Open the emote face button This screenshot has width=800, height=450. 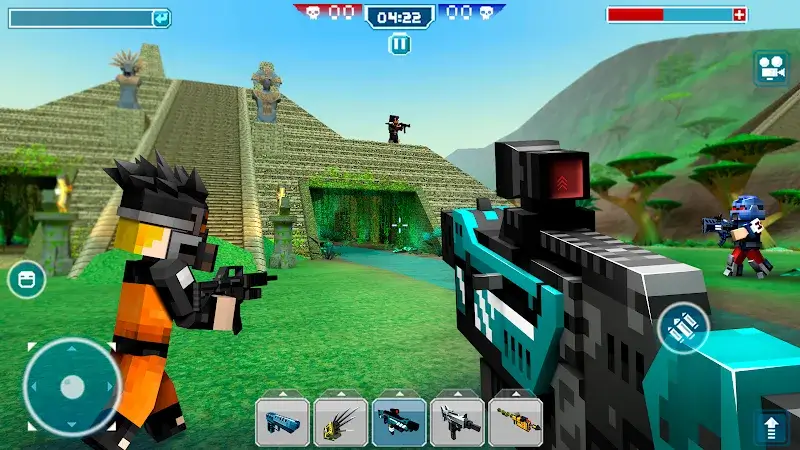coord(26,279)
